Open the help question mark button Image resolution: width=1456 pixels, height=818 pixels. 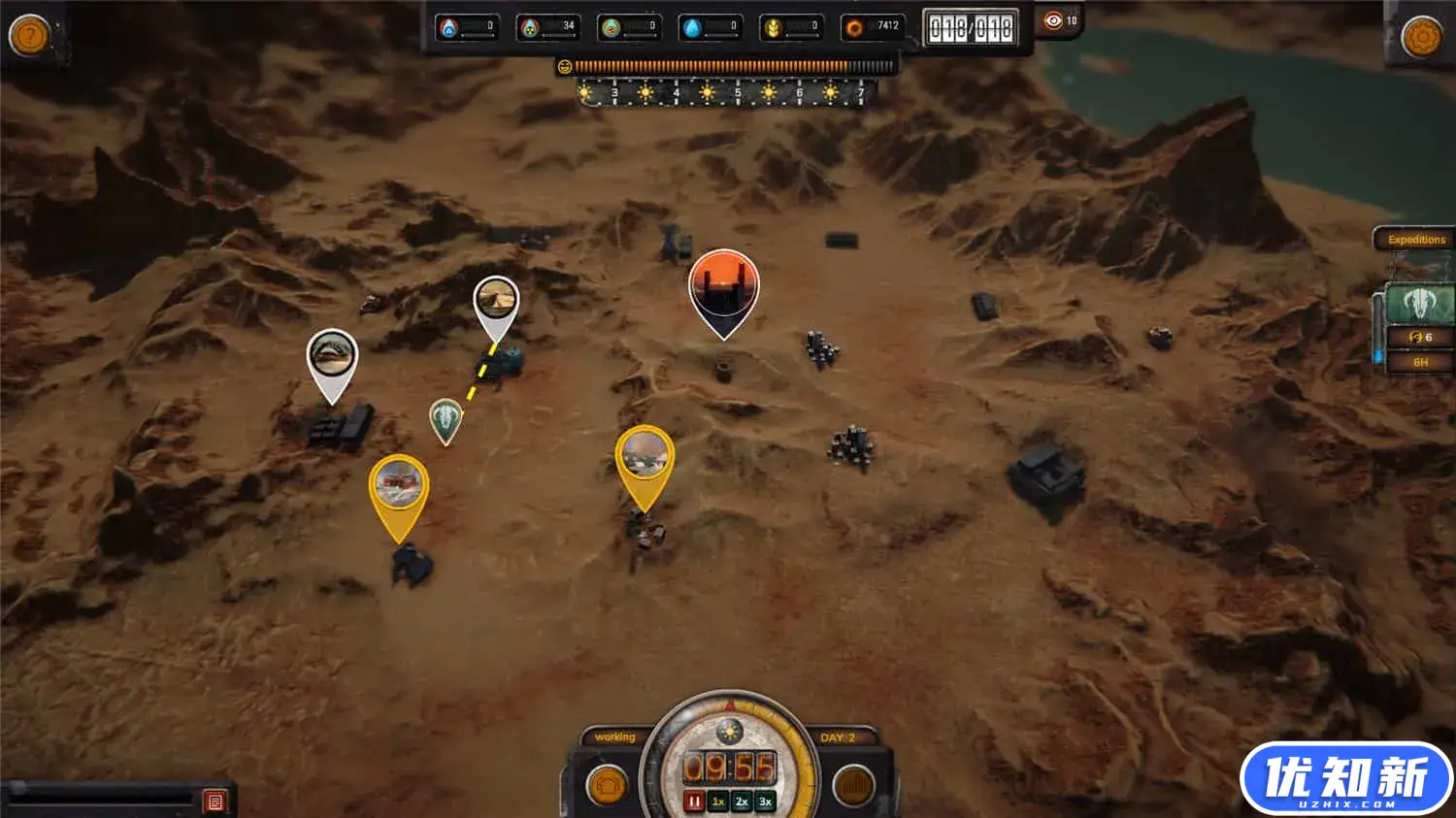pyautogui.click(x=29, y=36)
